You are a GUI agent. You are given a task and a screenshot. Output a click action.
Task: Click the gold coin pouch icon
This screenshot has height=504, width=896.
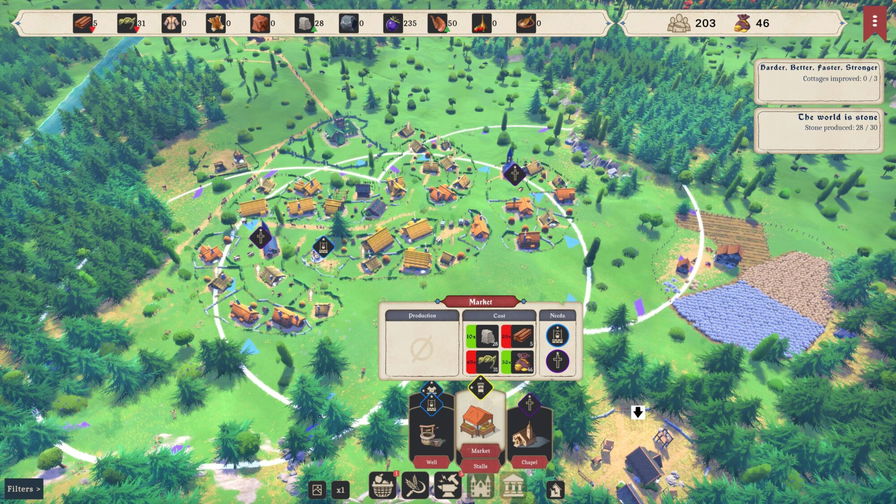coord(740,23)
